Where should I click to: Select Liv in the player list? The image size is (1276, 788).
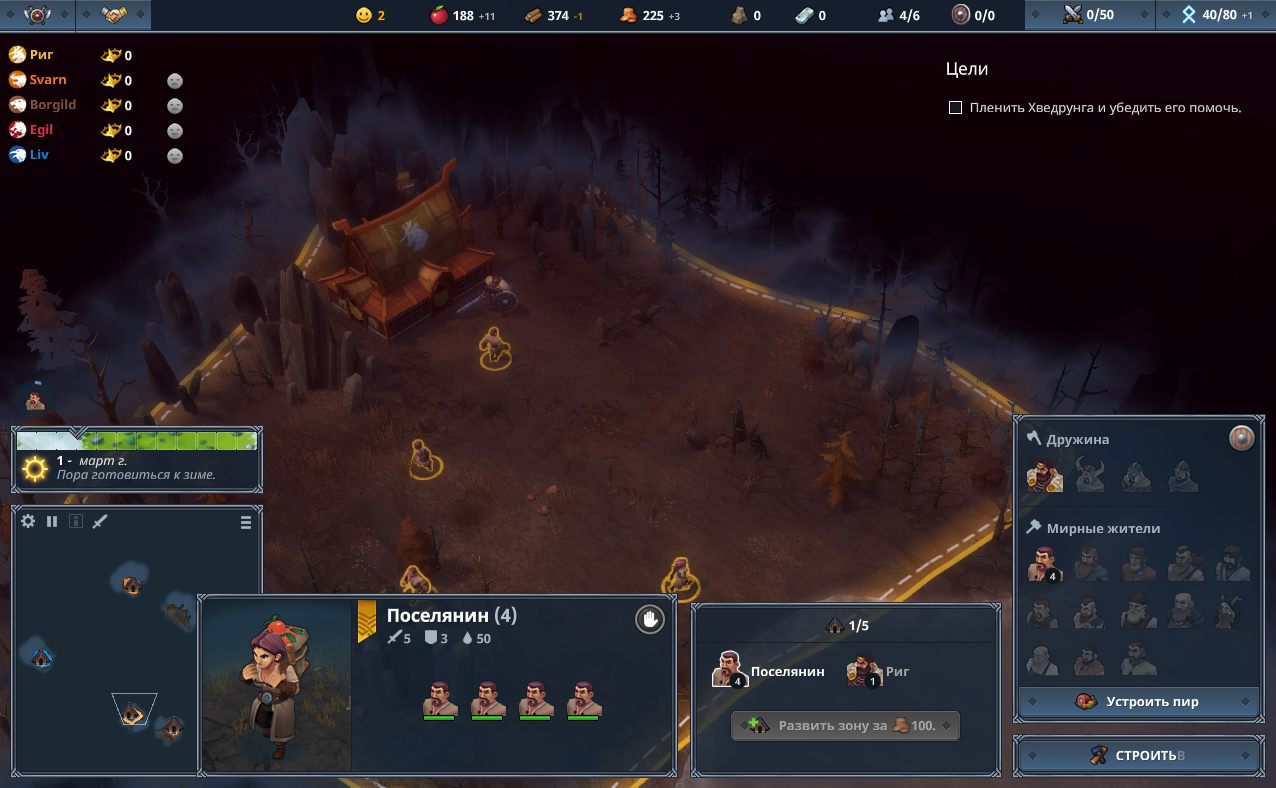point(38,155)
